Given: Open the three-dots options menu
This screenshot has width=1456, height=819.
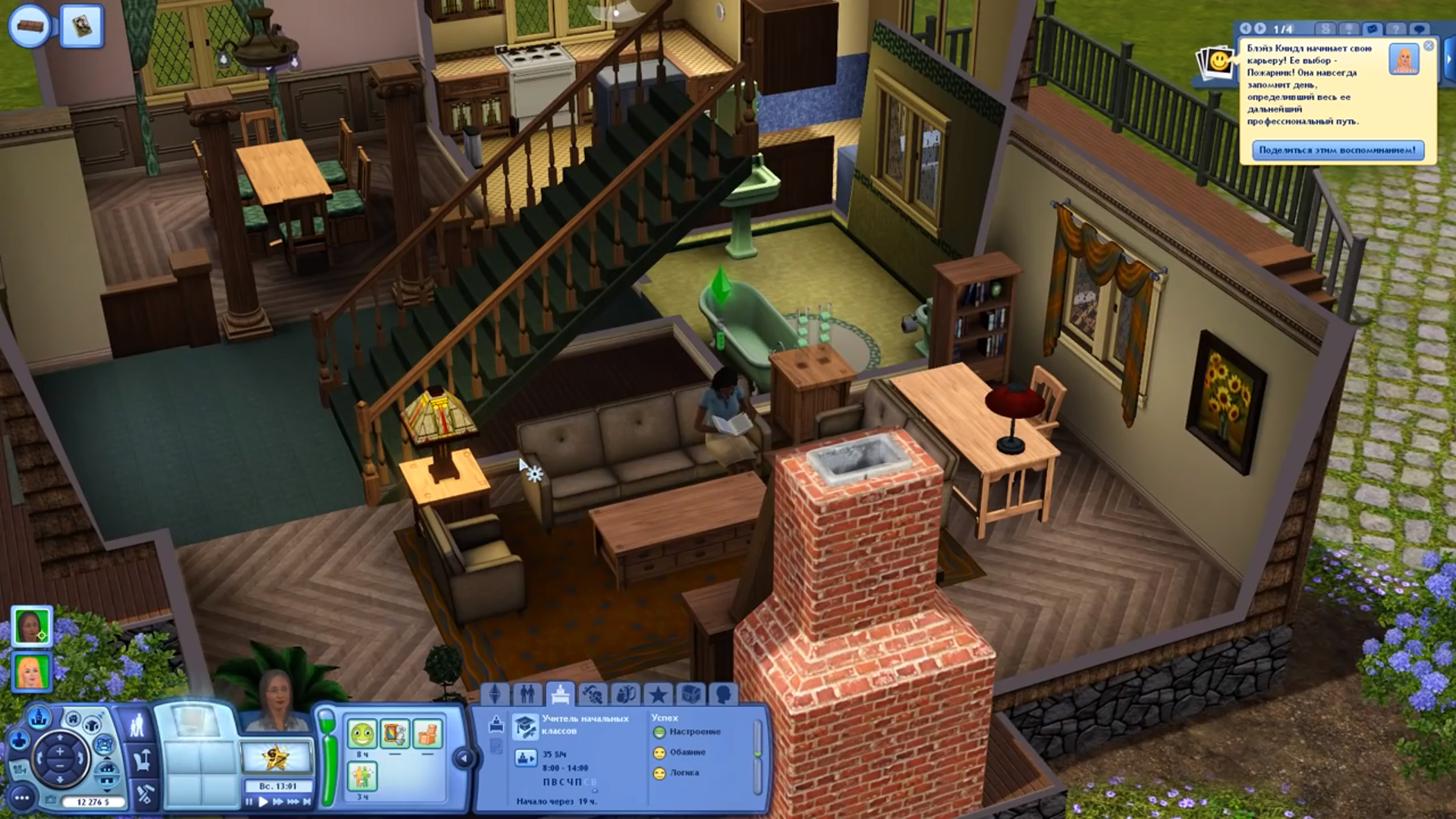Looking at the screenshot, I should [x=22, y=798].
